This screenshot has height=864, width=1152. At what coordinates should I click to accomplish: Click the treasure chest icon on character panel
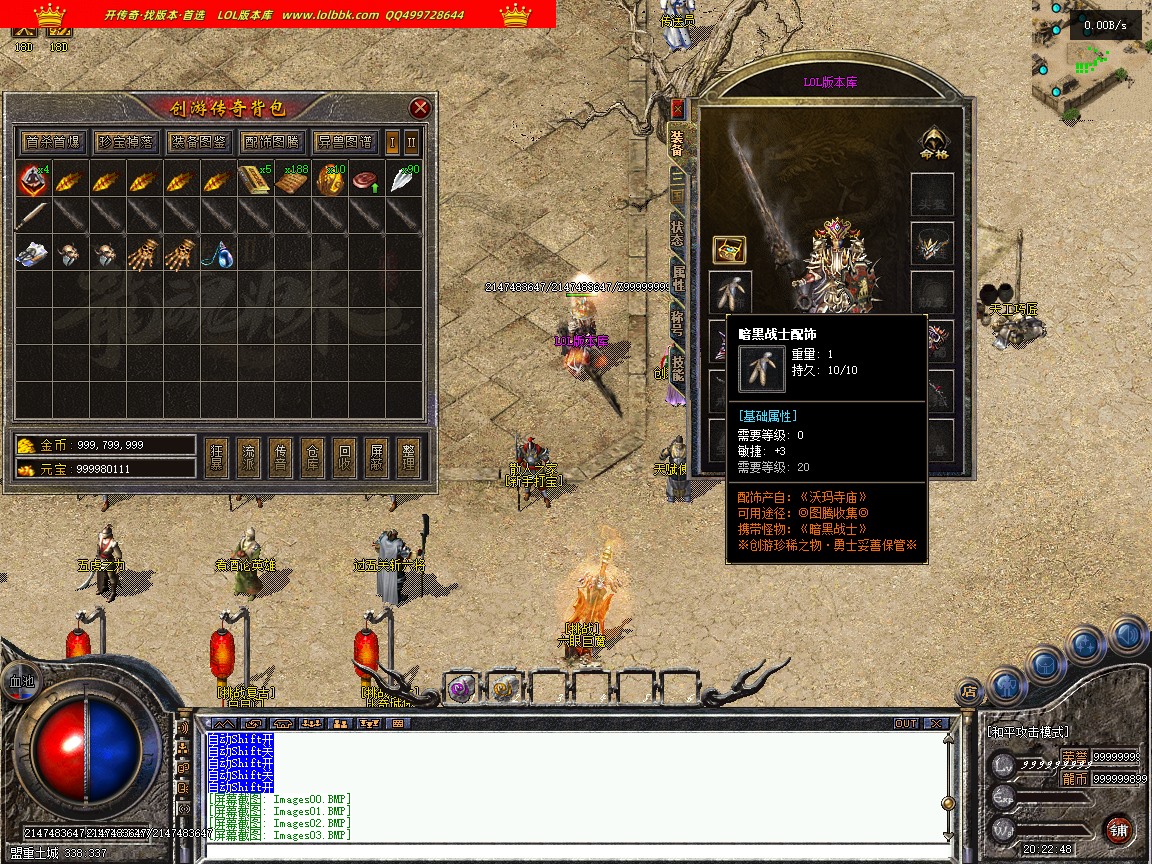(728, 250)
